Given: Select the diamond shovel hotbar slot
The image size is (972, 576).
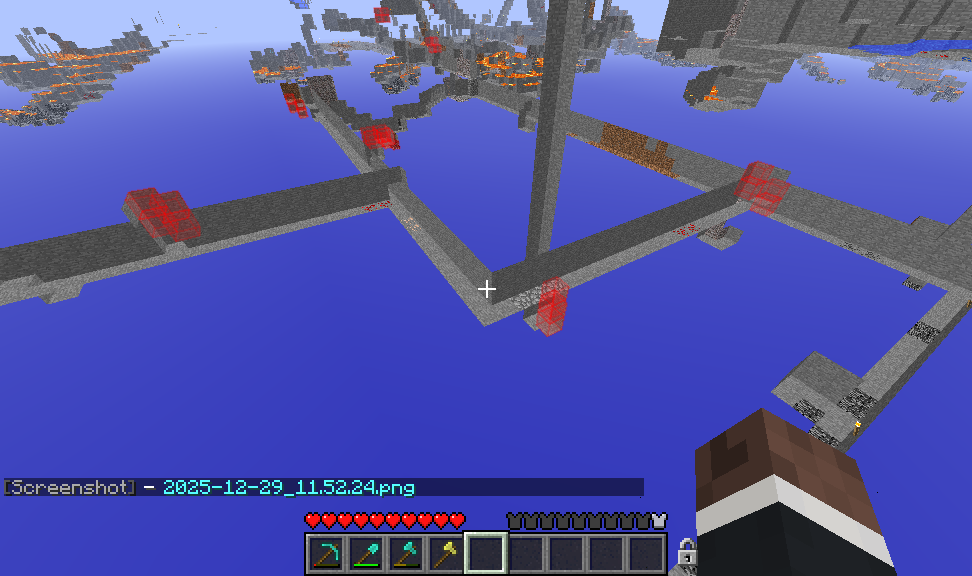Looking at the screenshot, I should tap(366, 553).
